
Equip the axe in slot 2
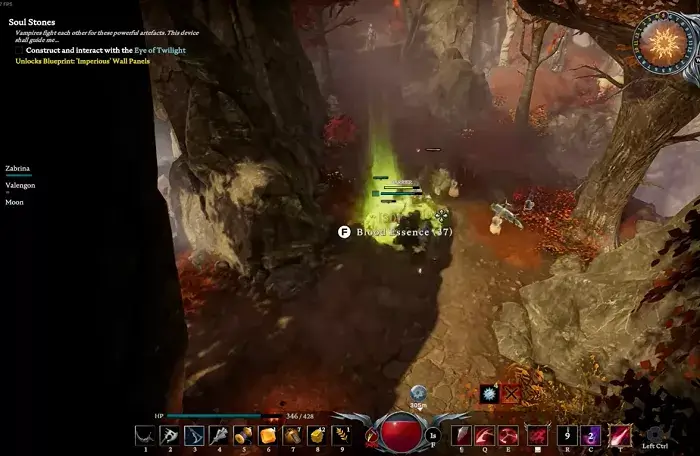[x=169, y=435]
